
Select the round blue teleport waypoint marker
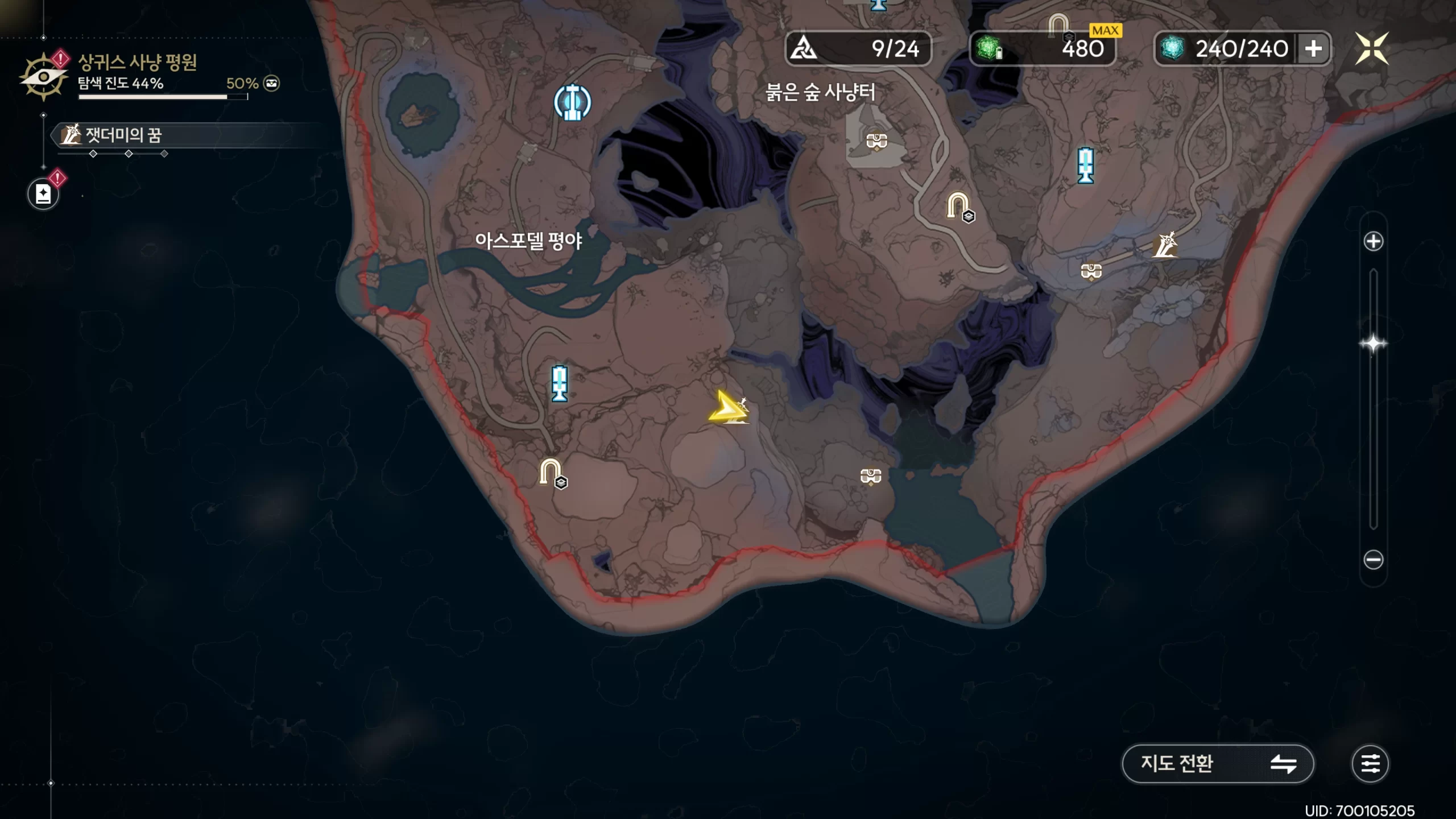click(x=572, y=102)
